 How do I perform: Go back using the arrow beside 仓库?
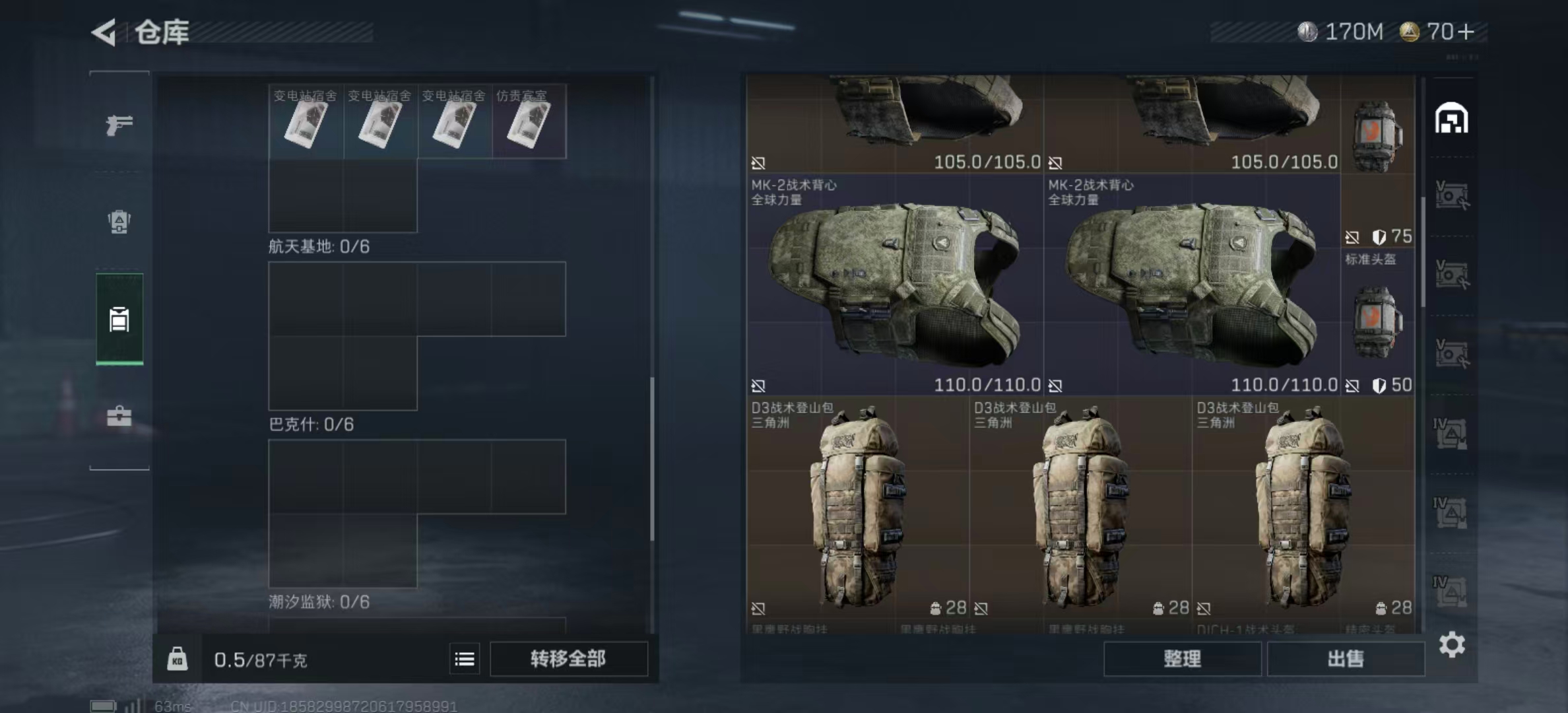point(104,32)
